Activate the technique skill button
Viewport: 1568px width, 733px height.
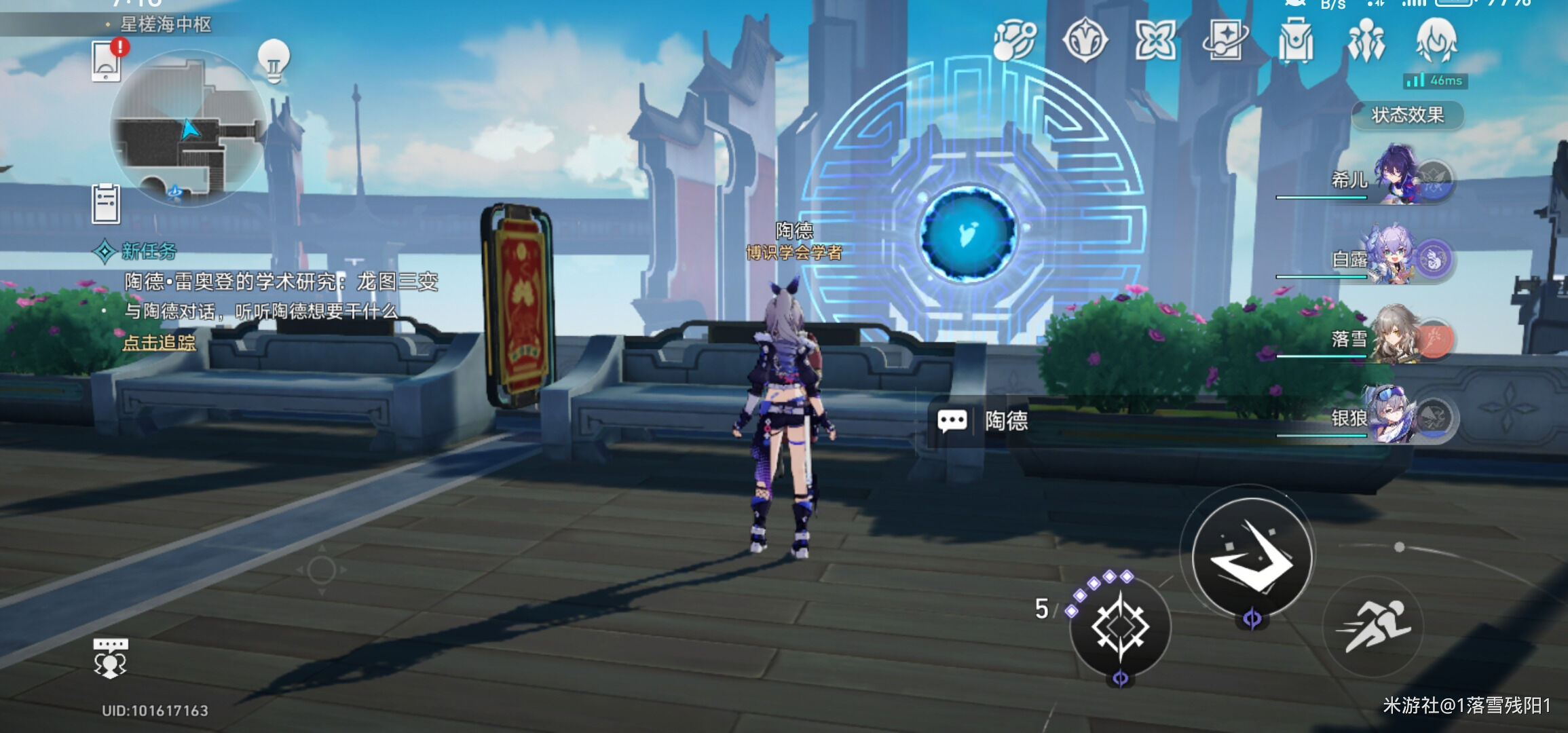coord(1120,626)
